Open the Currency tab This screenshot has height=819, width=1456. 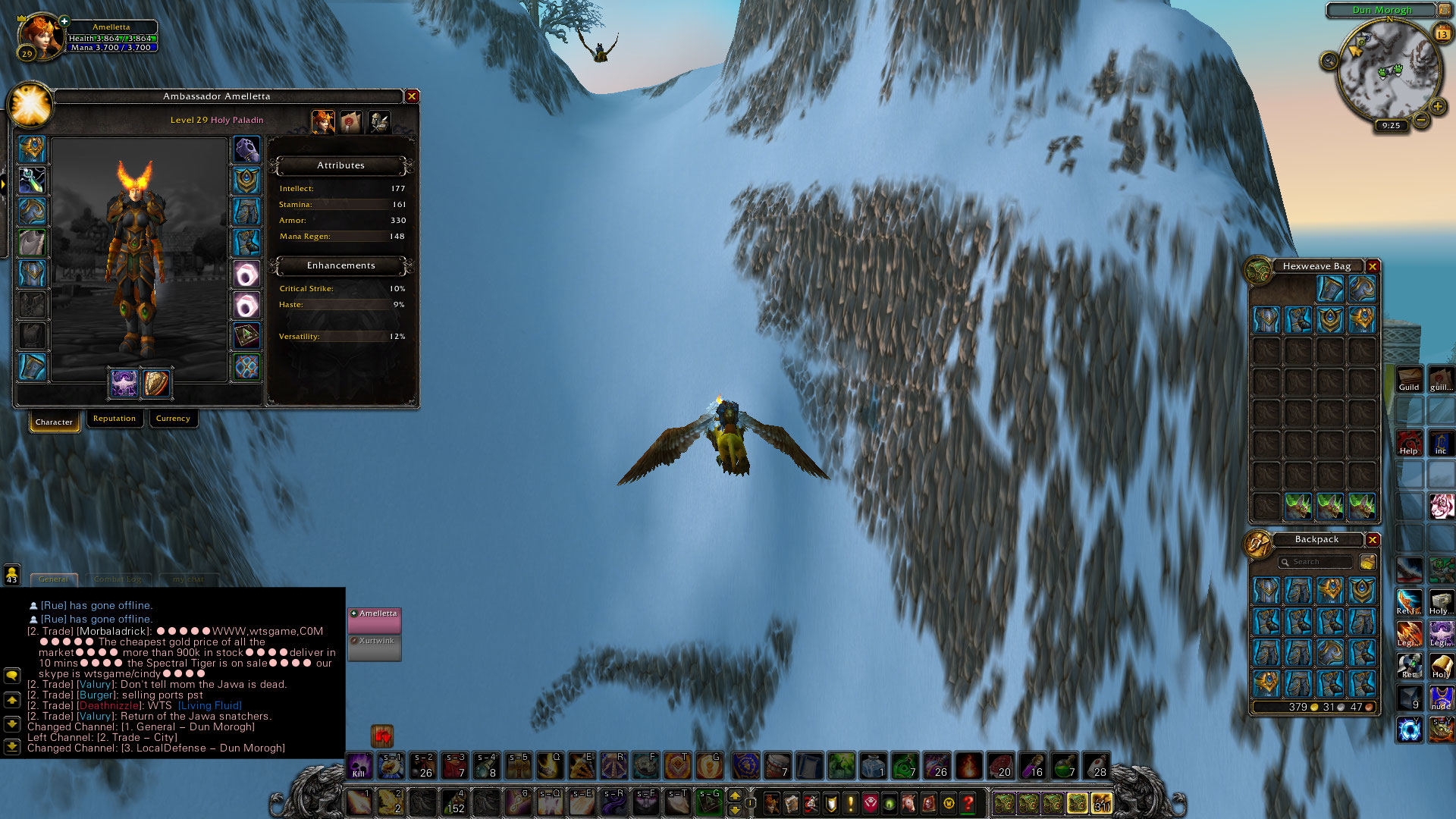click(x=173, y=419)
